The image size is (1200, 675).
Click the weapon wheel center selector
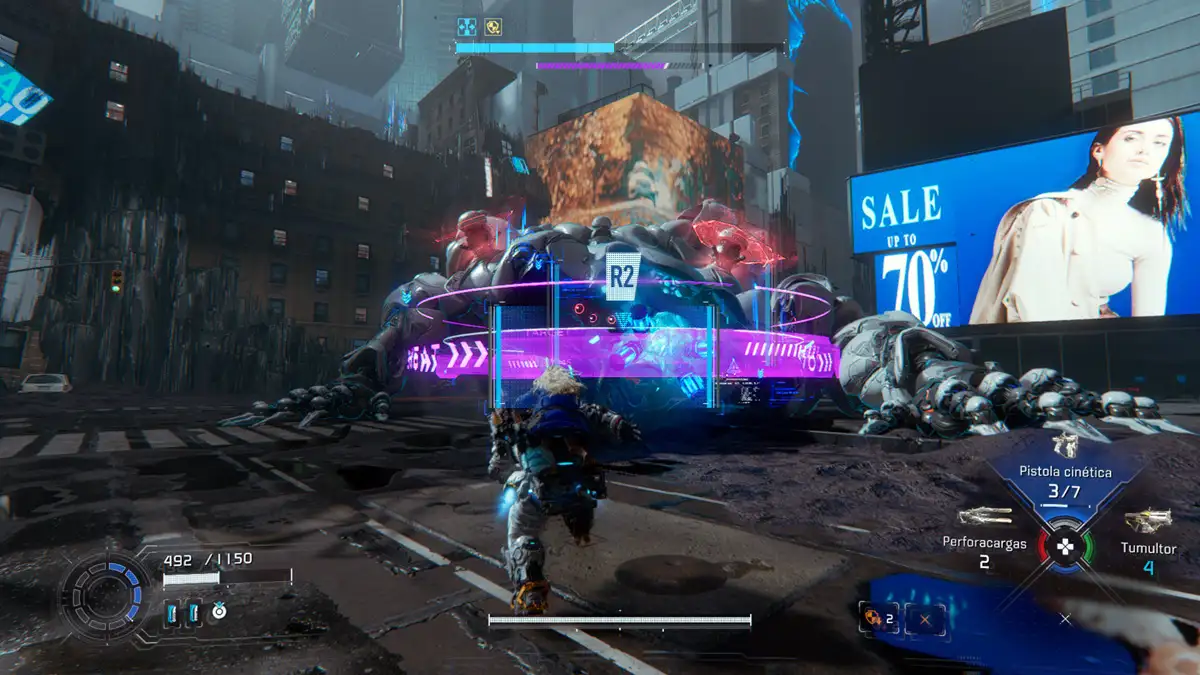click(1066, 546)
